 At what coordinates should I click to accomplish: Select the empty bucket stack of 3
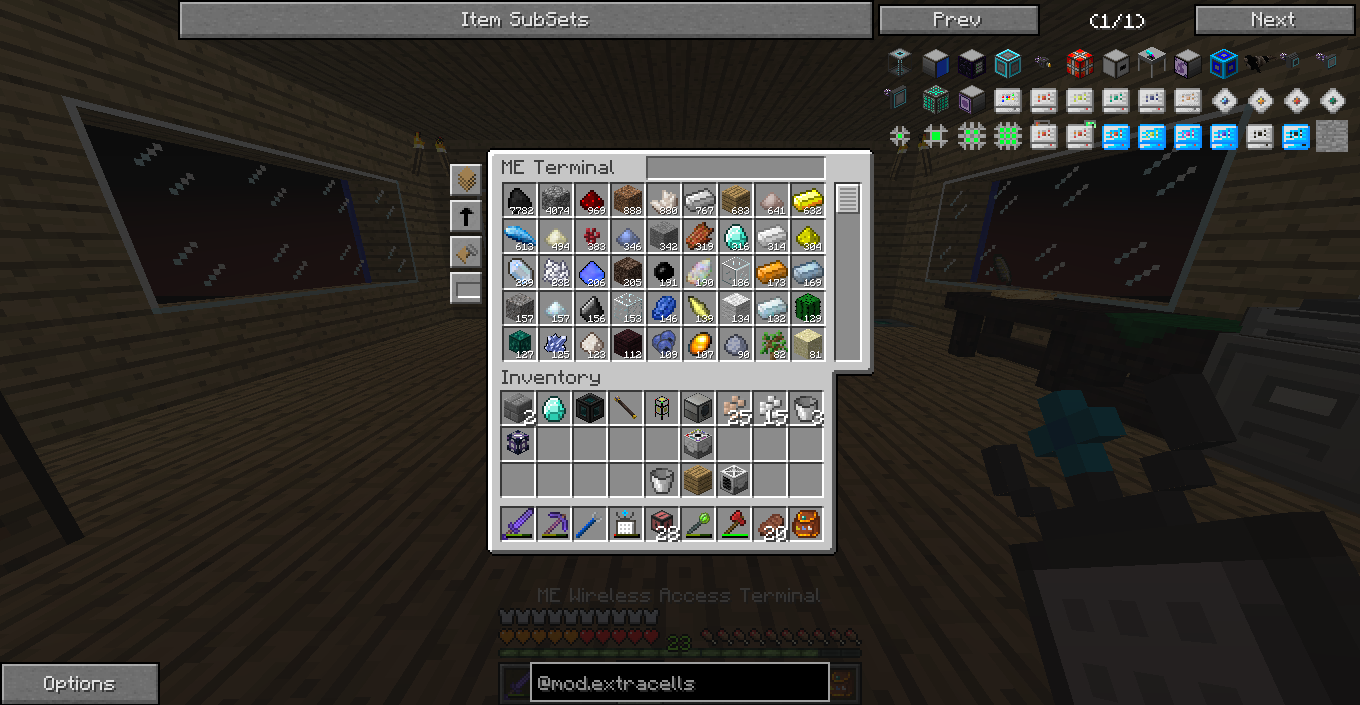pyautogui.click(x=806, y=408)
